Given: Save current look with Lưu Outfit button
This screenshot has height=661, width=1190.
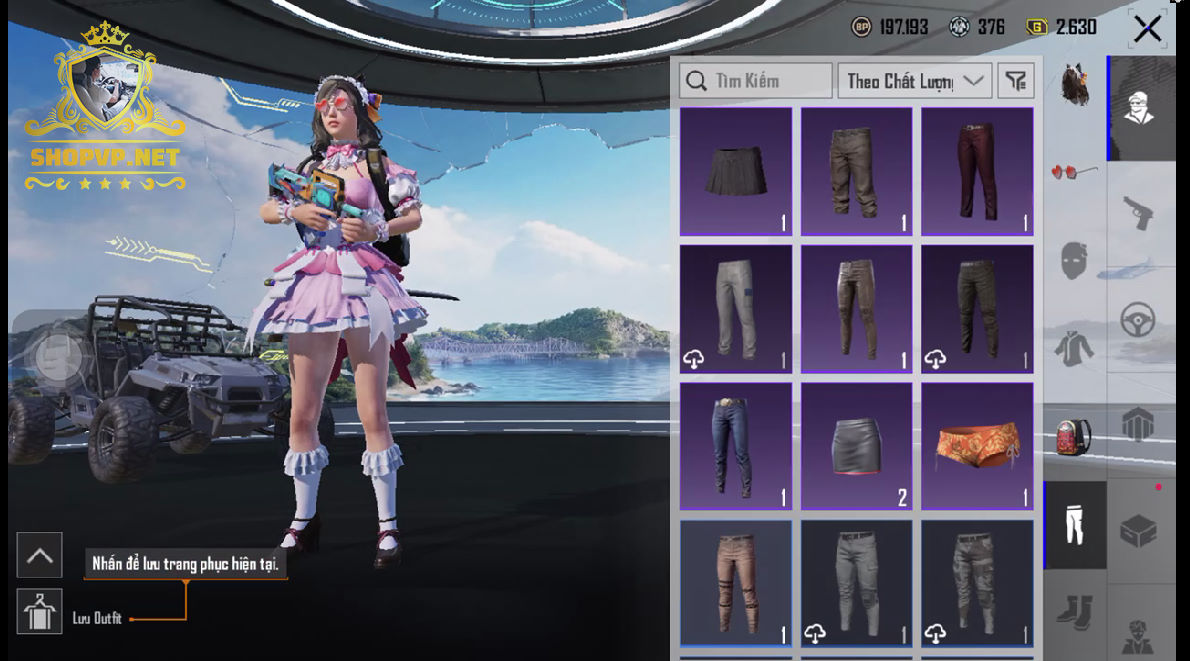Looking at the screenshot, I should coord(40,612).
